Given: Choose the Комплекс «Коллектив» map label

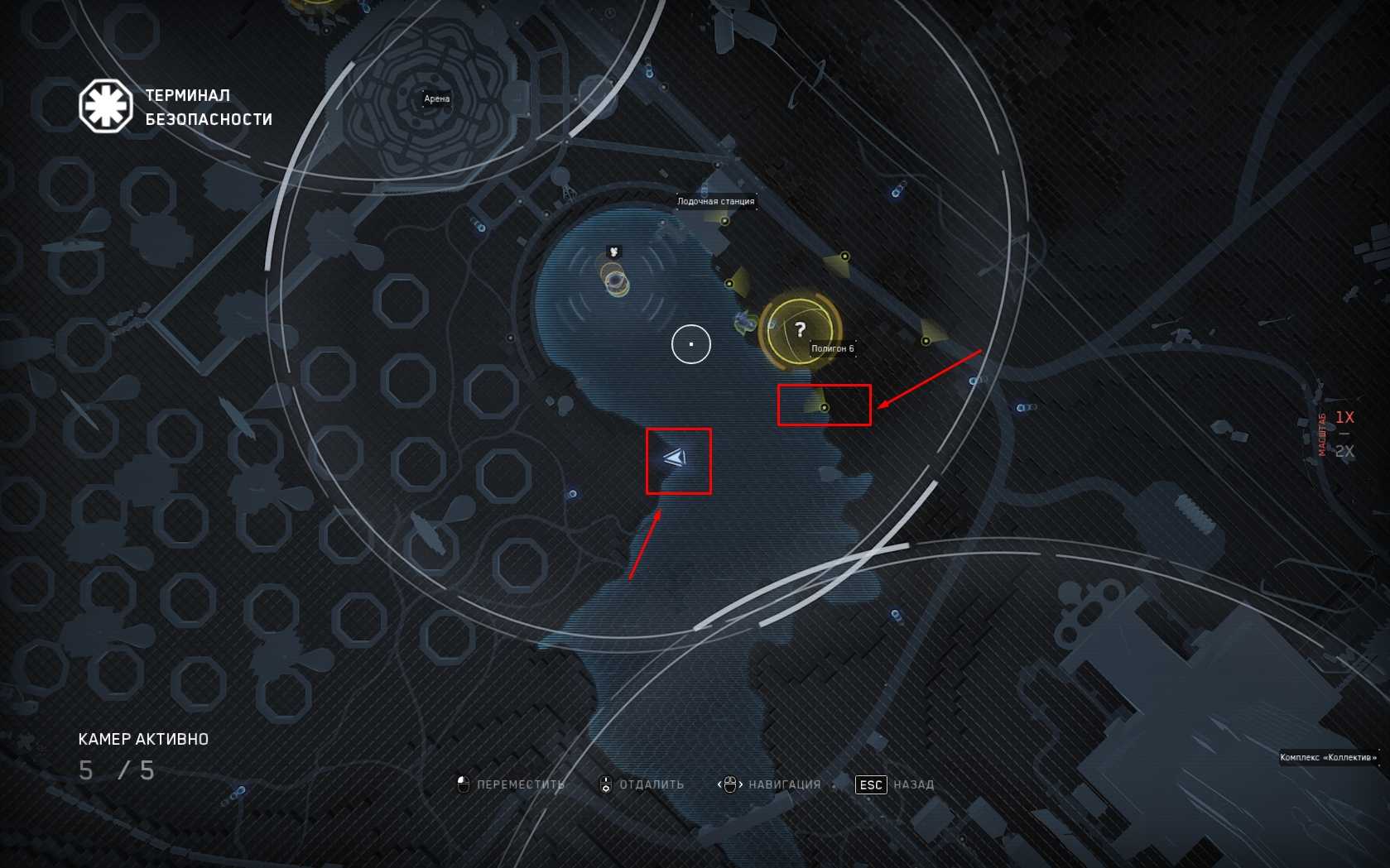Looking at the screenshot, I should (x=1328, y=757).
